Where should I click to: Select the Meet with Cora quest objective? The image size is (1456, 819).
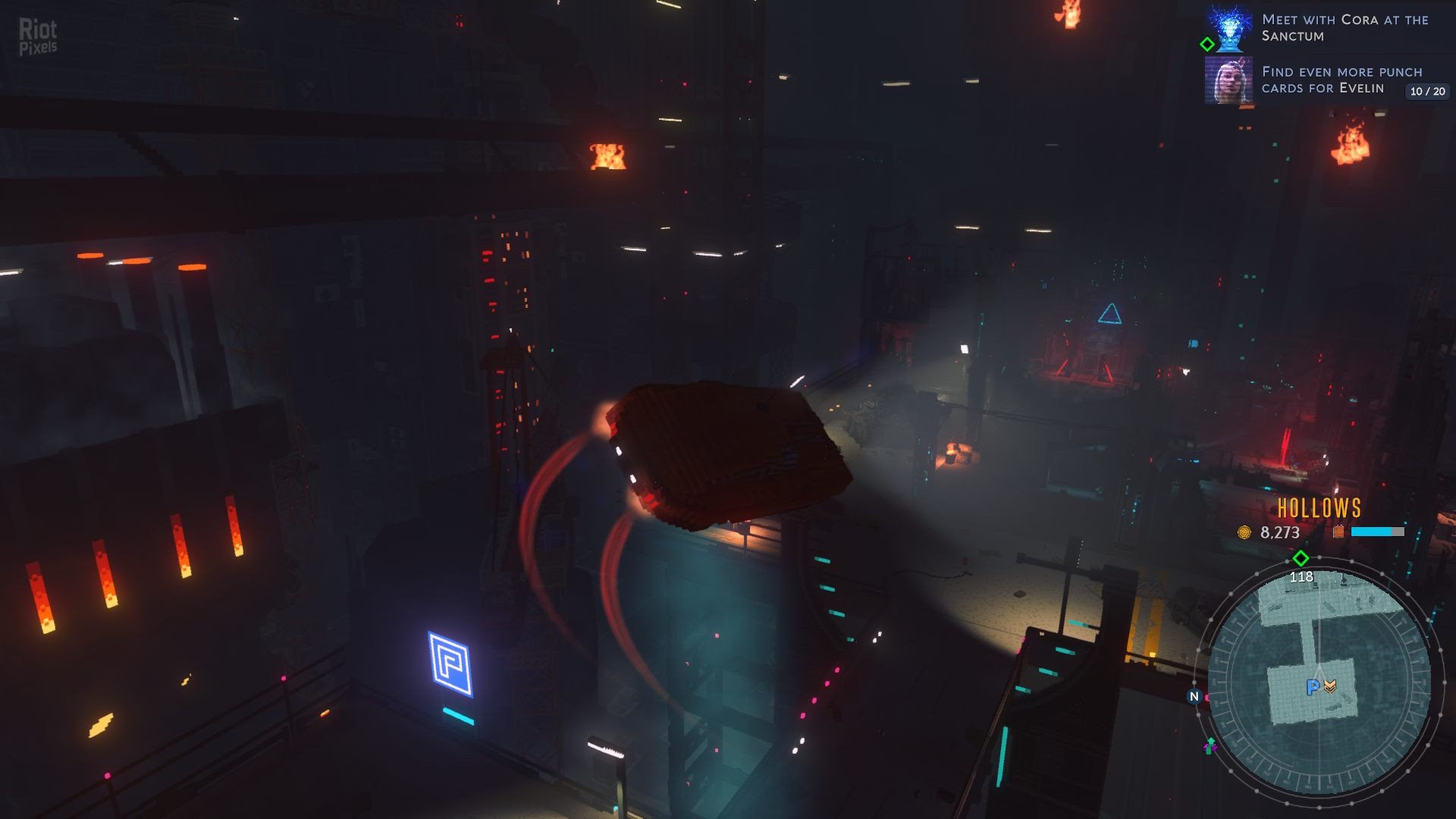tap(1345, 28)
